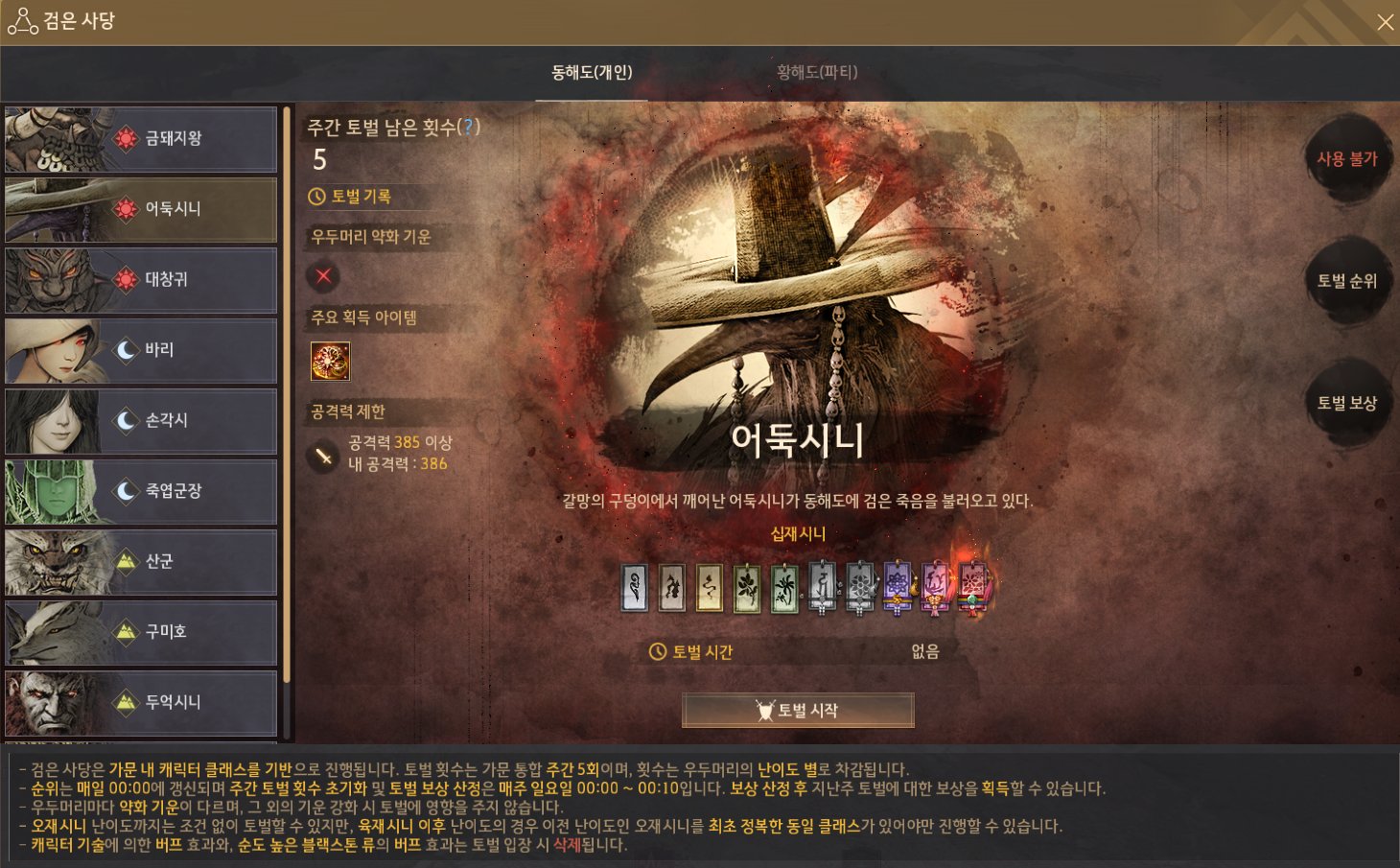Choose the 바리 boss entry
This screenshot has height=868, width=1400.
coord(141,350)
